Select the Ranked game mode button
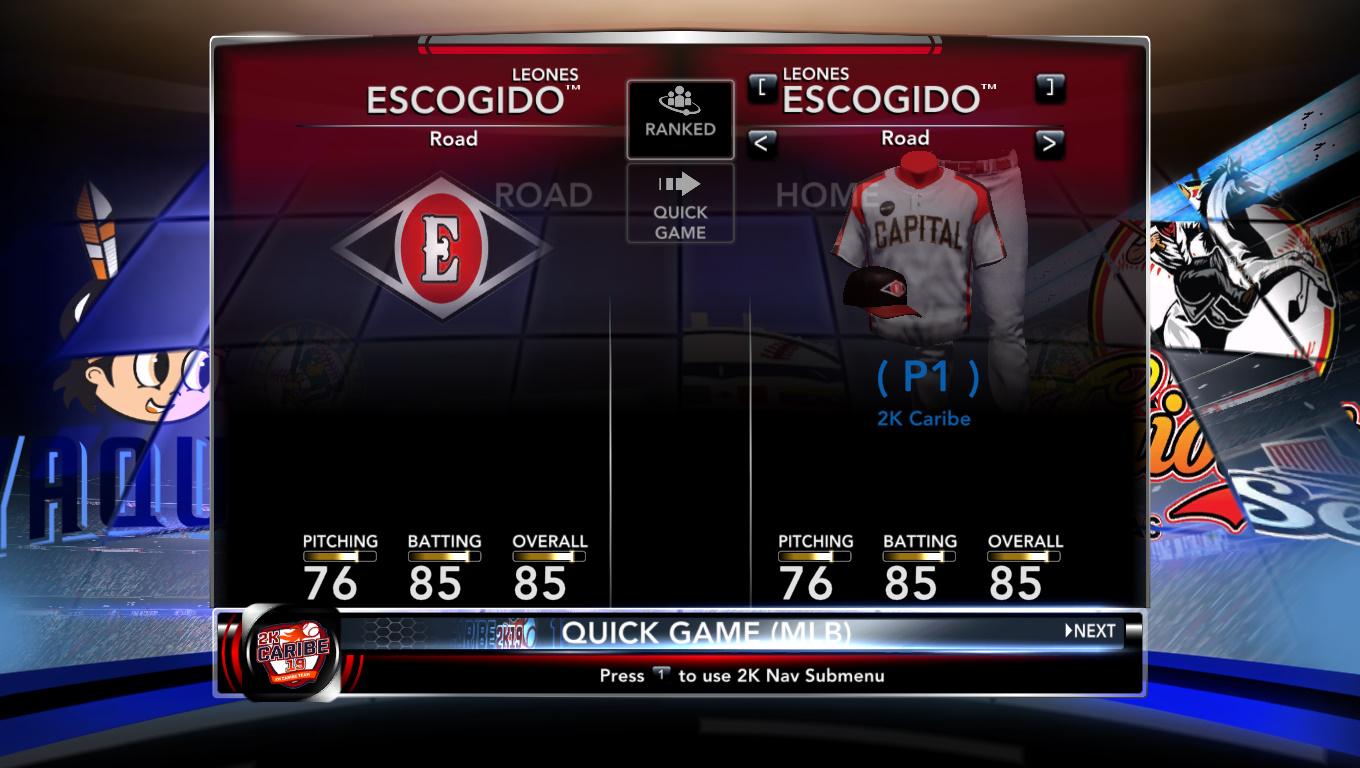The image size is (1360, 768). (680, 119)
